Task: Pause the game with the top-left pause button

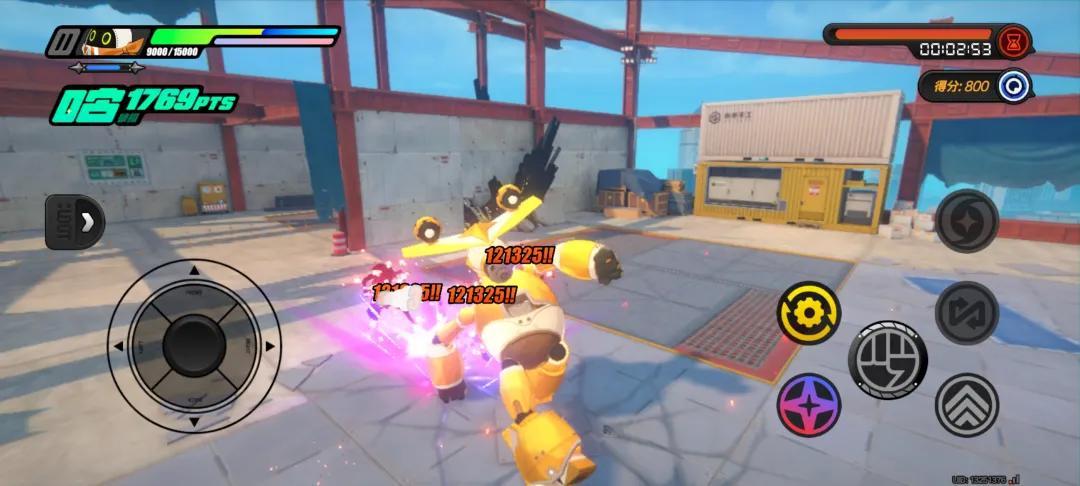Action: click(x=65, y=42)
